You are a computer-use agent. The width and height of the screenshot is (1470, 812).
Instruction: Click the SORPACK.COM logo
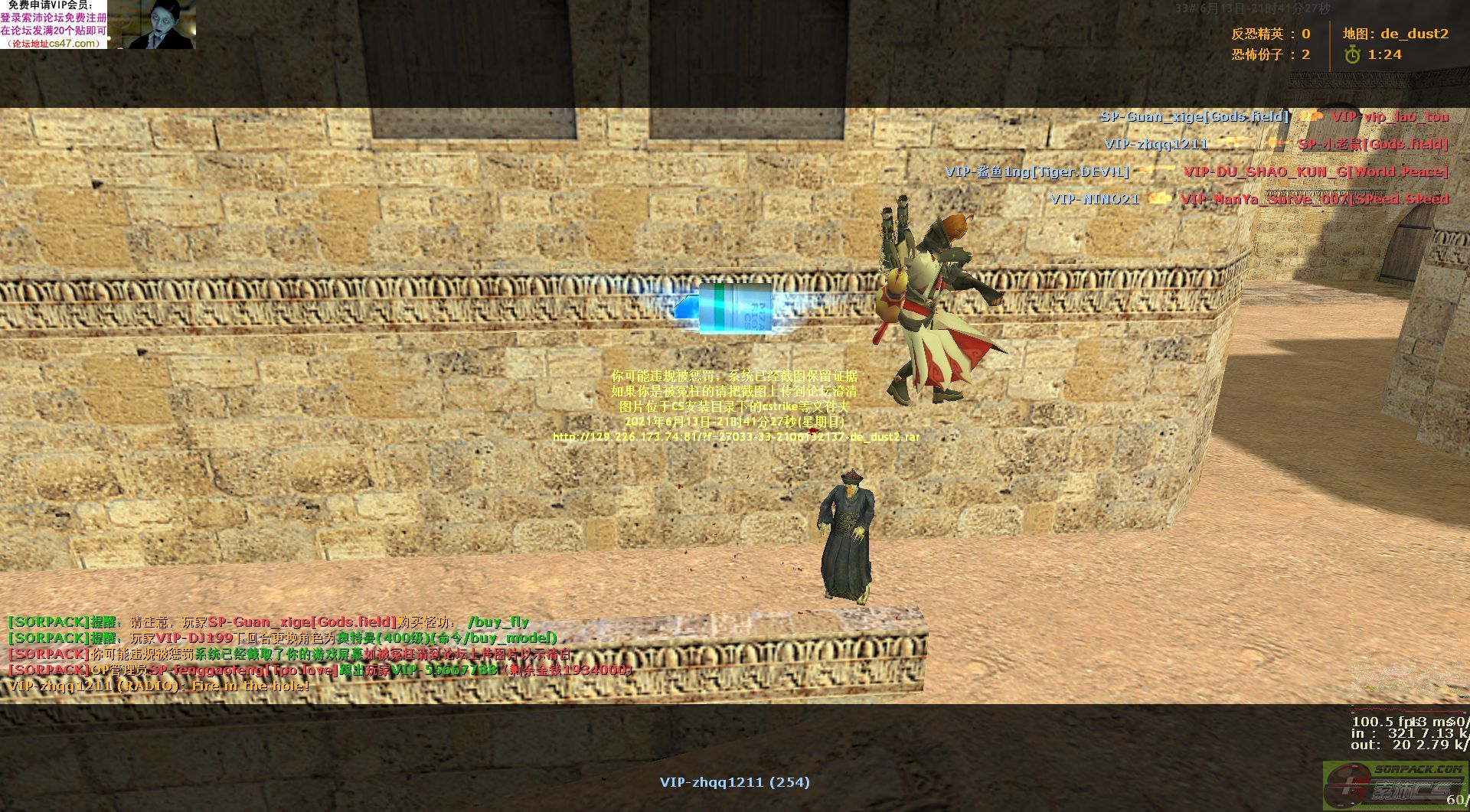tap(1395, 785)
